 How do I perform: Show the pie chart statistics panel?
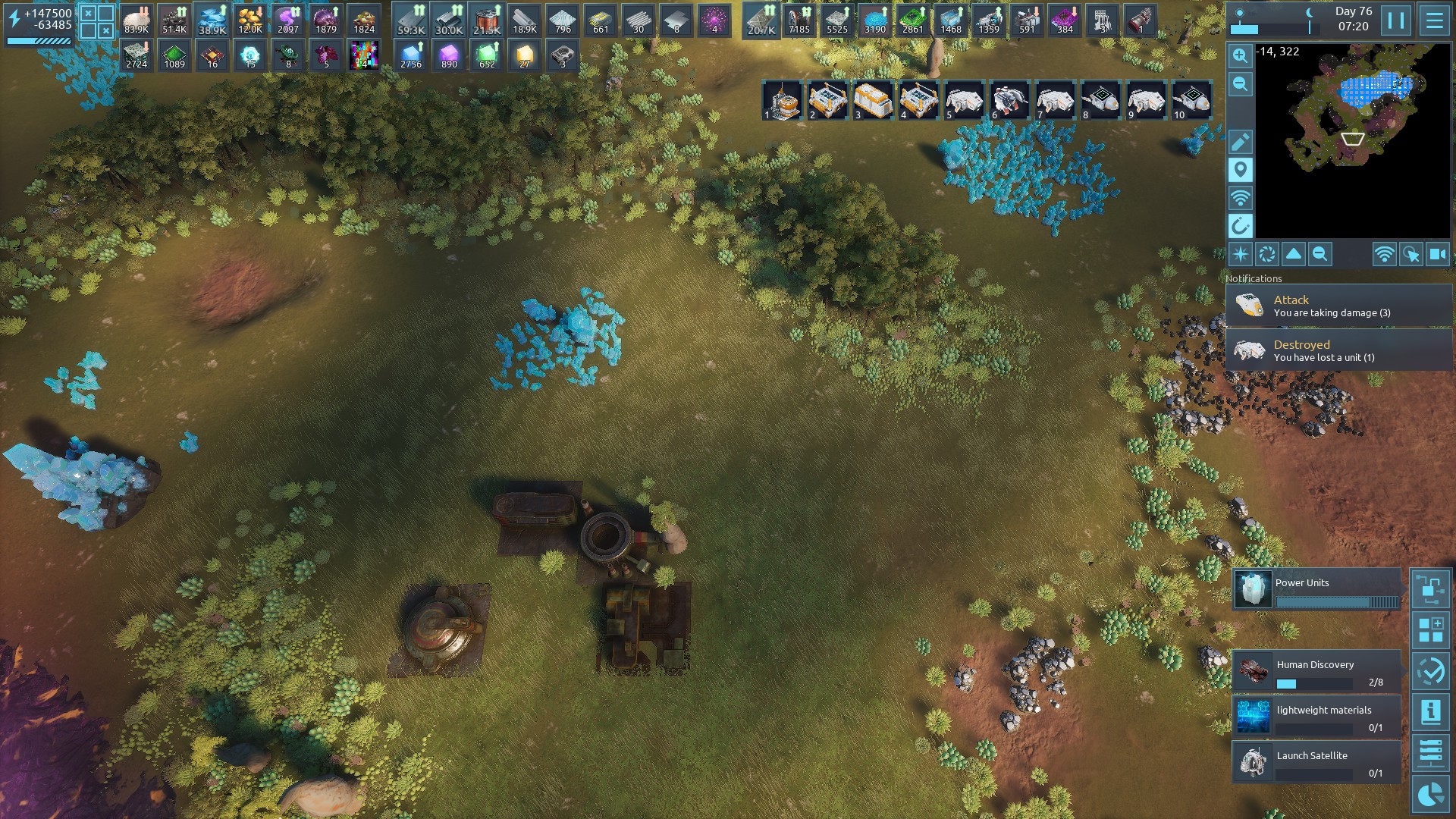click(x=1431, y=794)
